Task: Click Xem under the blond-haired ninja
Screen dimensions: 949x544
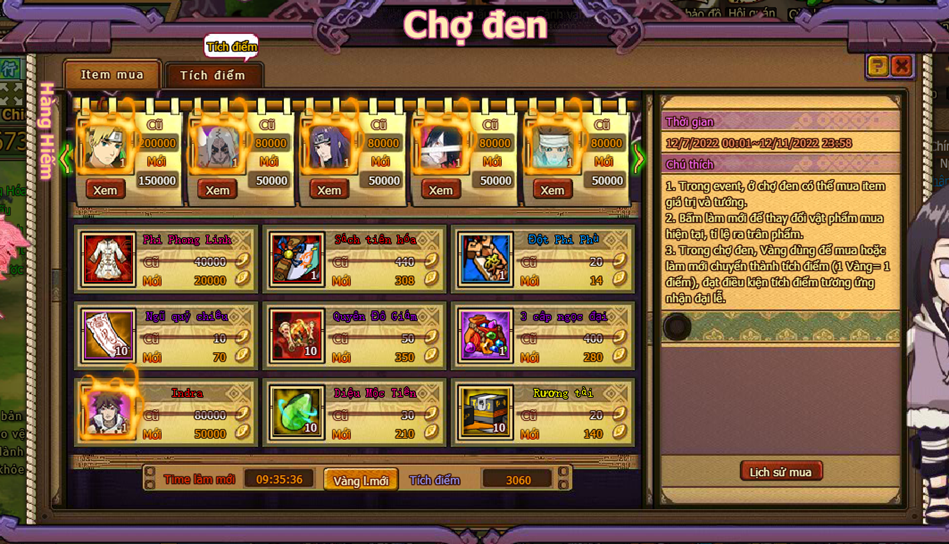Action: tap(105, 190)
